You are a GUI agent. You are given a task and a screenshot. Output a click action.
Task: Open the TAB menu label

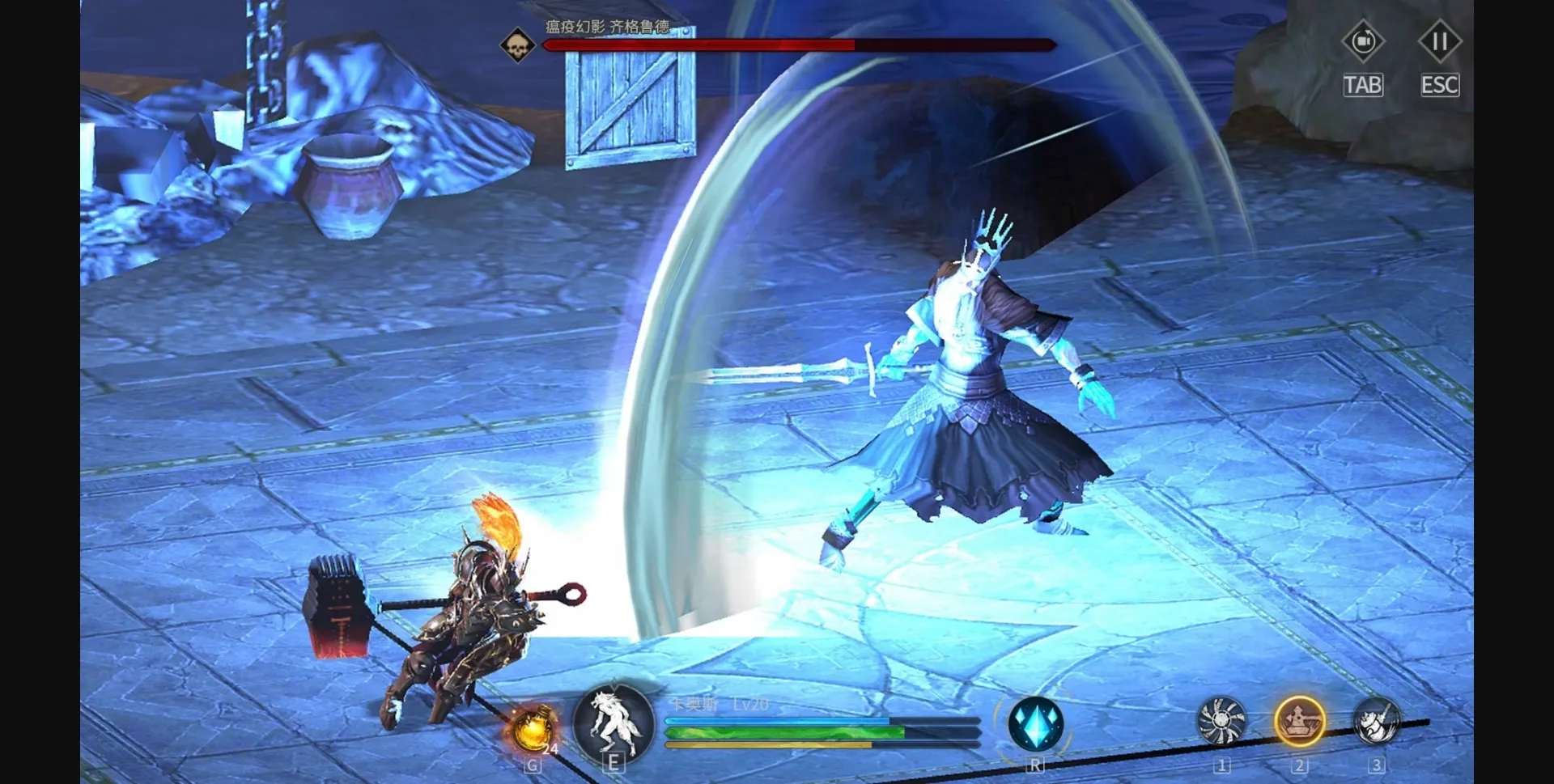point(1363,84)
